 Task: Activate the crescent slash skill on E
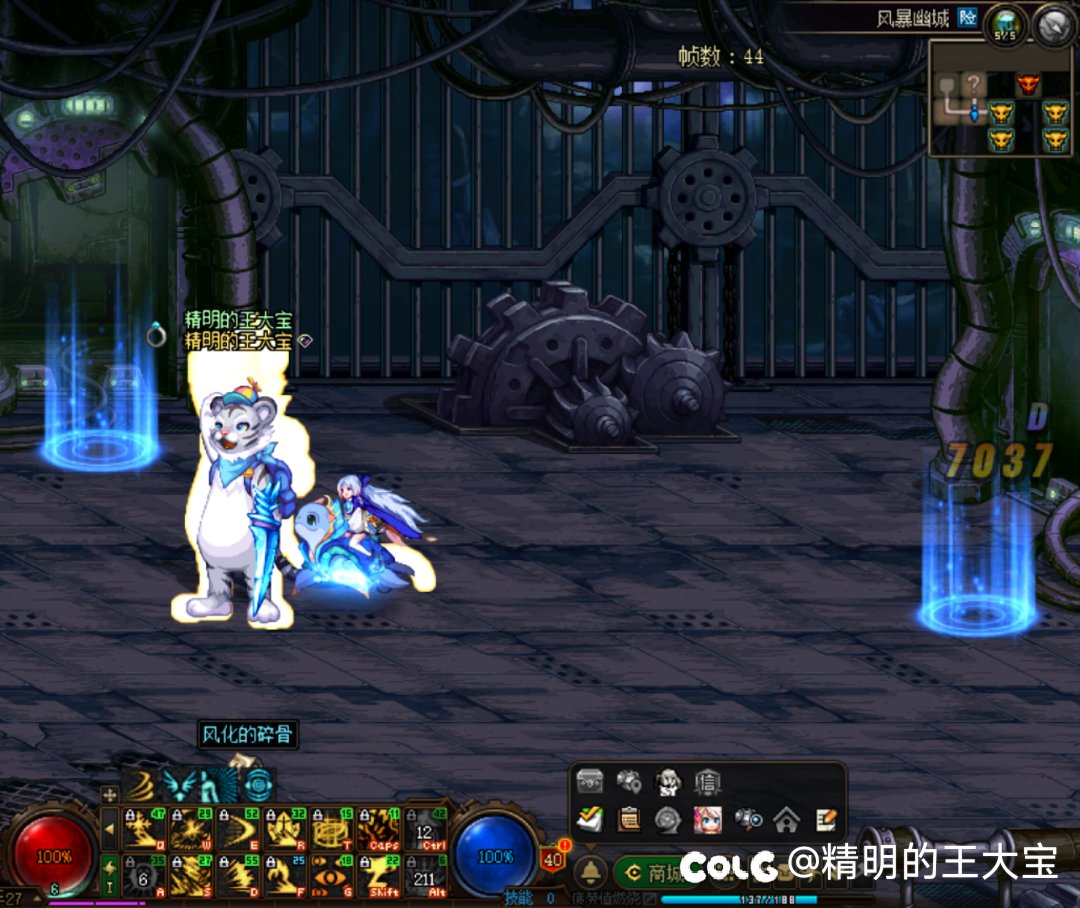[238, 829]
